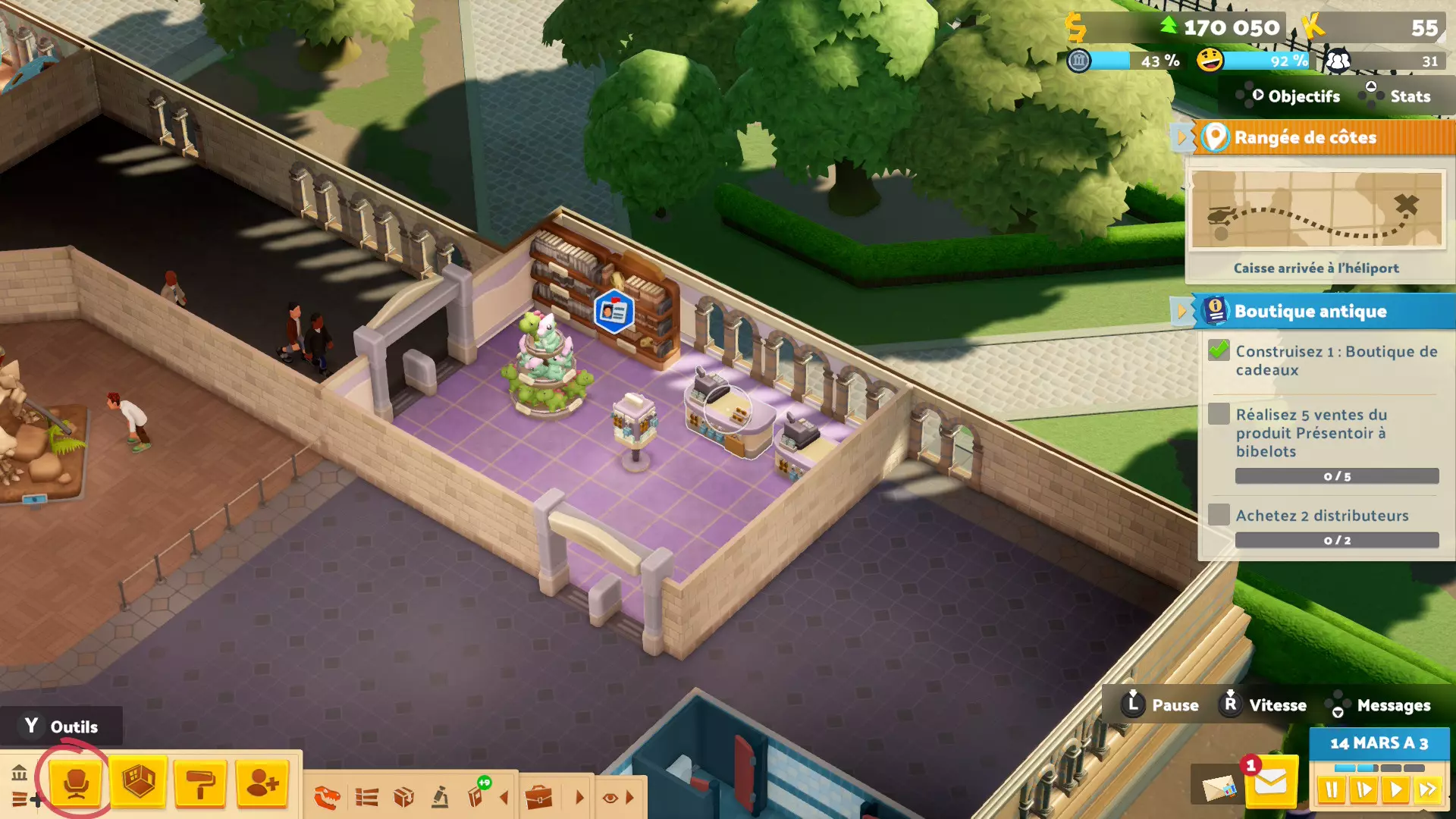Image resolution: width=1456 pixels, height=819 pixels.
Task: Set game to slow speed
Action: click(1363, 790)
